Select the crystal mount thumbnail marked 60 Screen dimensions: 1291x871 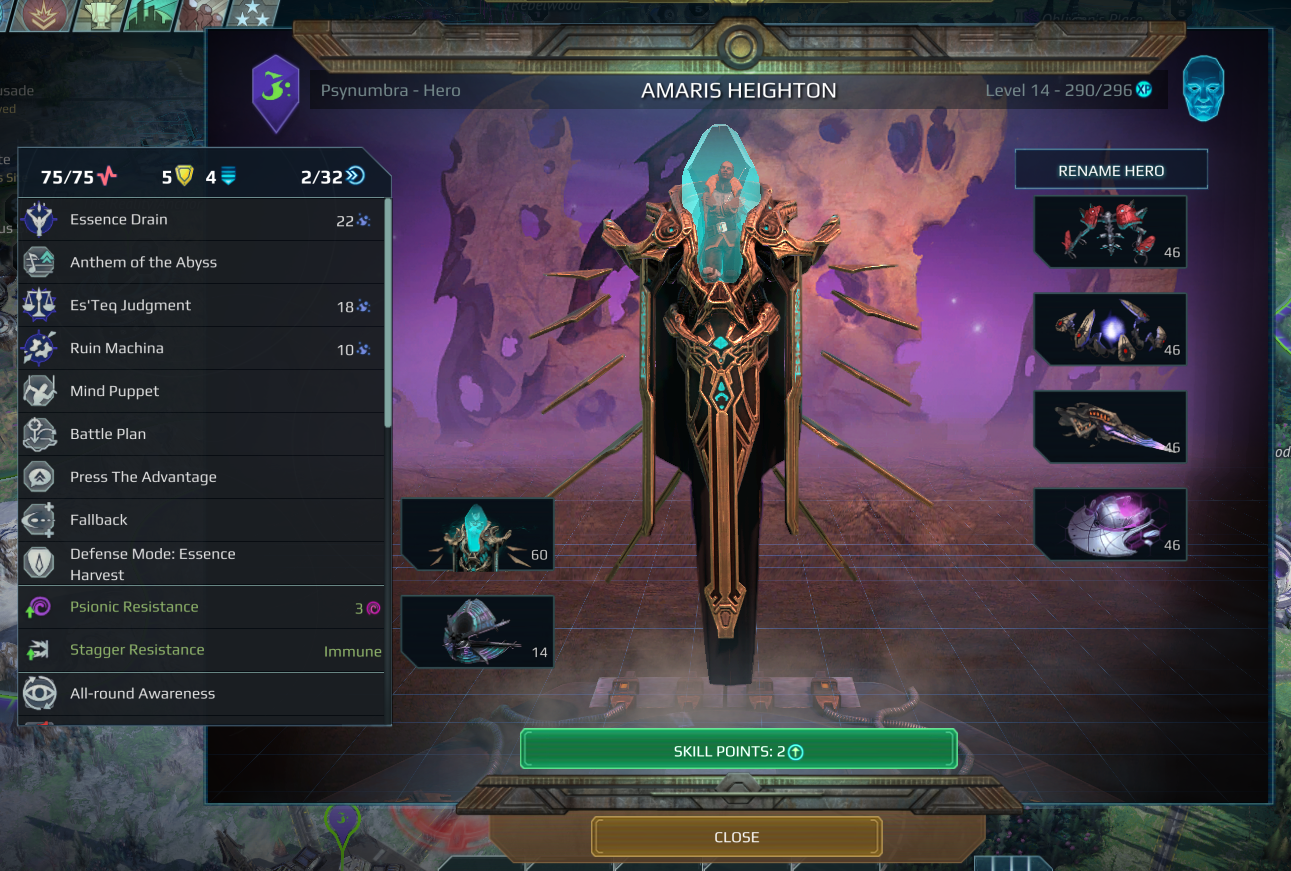pyautogui.click(x=477, y=535)
